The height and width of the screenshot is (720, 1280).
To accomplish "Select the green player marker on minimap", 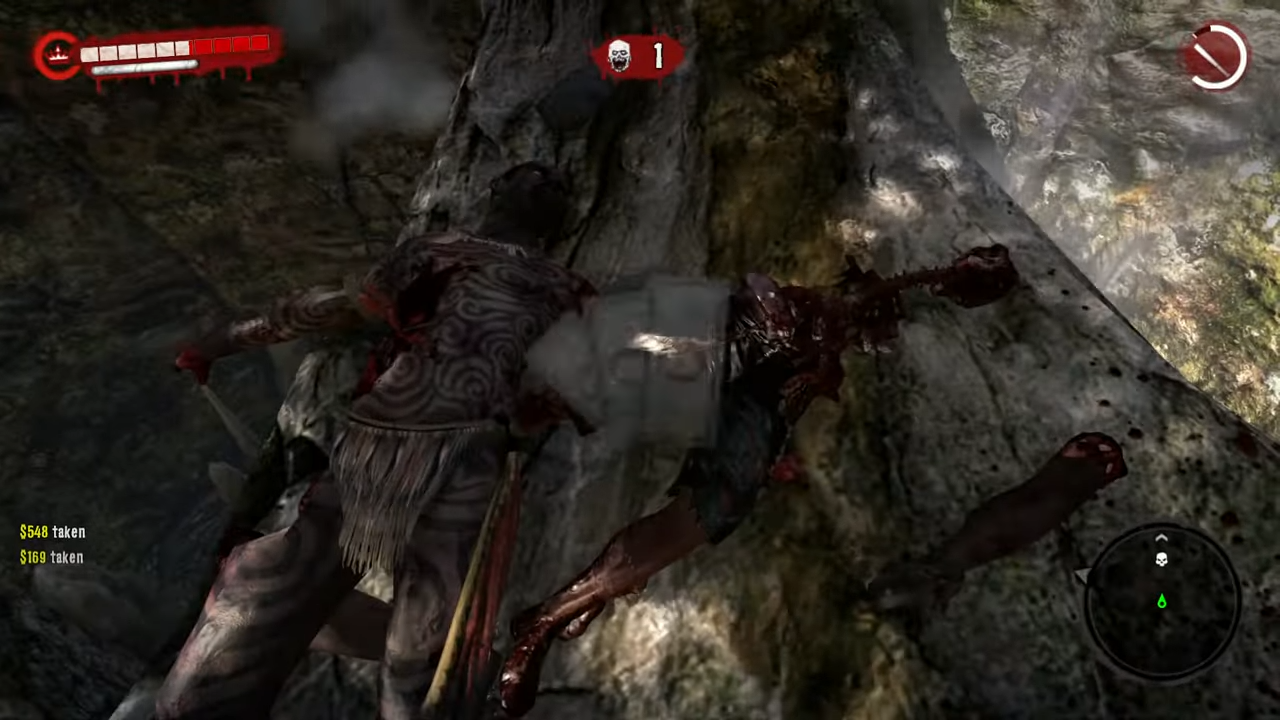I will pos(1161,601).
